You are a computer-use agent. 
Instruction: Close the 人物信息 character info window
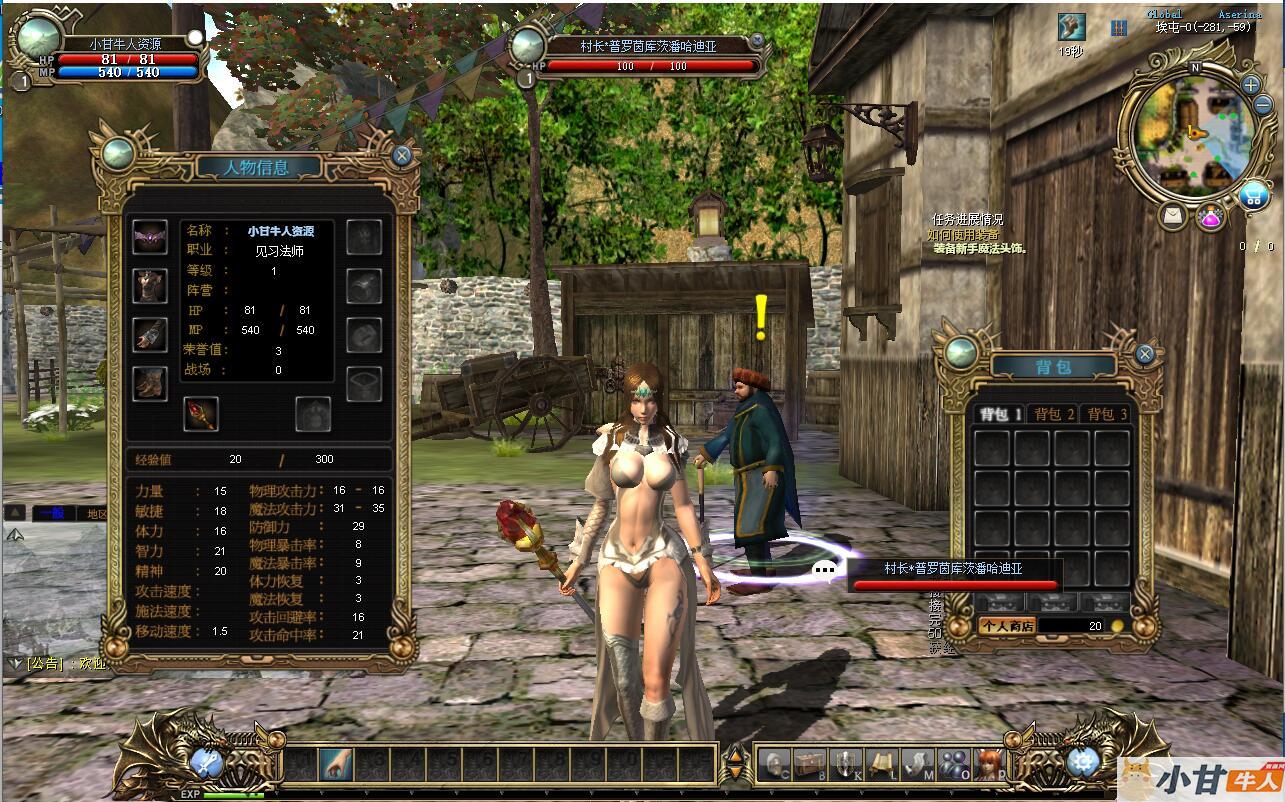(x=402, y=156)
